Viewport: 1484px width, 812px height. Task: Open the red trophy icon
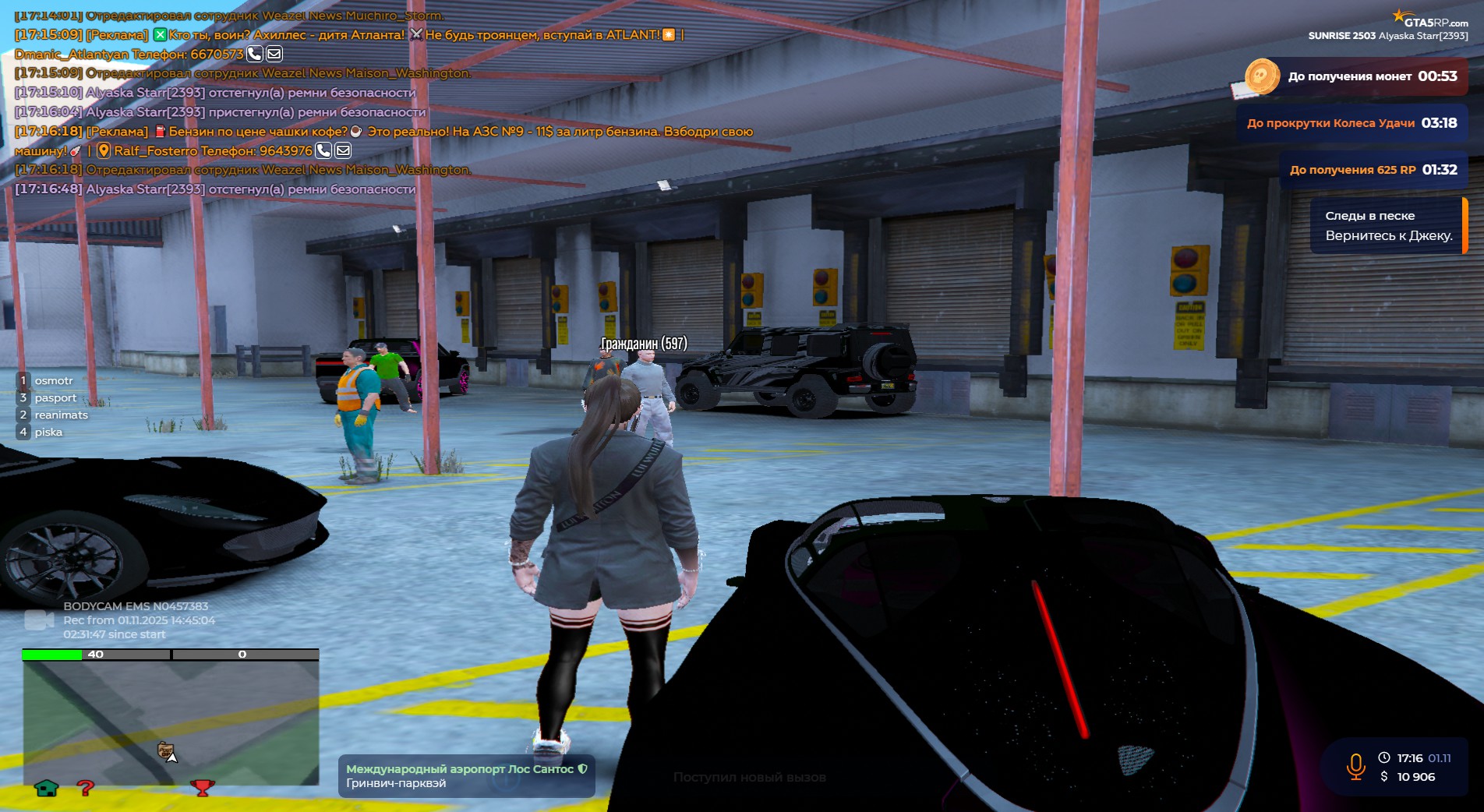click(x=203, y=789)
